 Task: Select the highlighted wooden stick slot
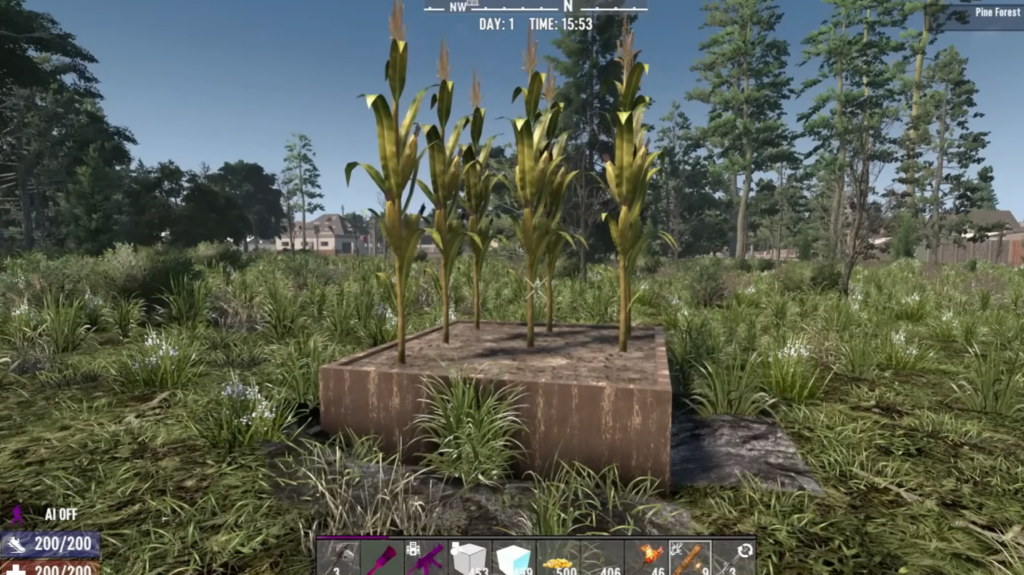click(x=690, y=558)
